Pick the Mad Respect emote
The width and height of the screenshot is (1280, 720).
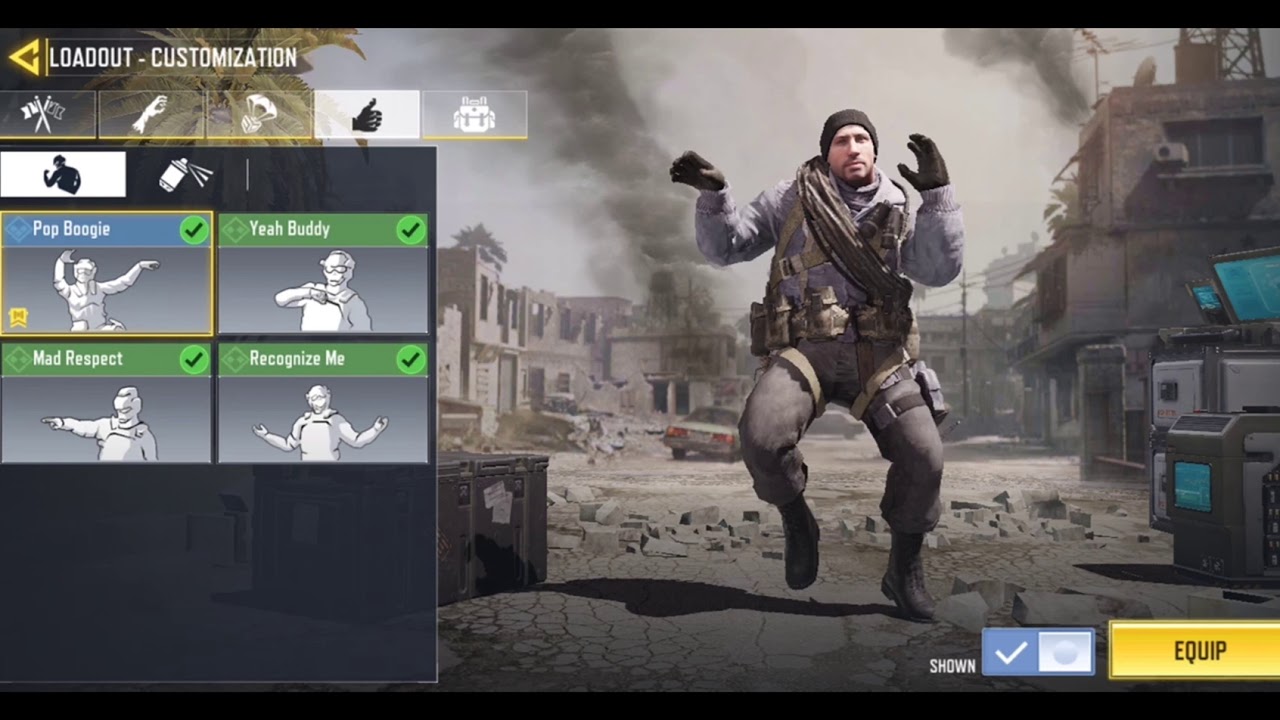tap(106, 403)
